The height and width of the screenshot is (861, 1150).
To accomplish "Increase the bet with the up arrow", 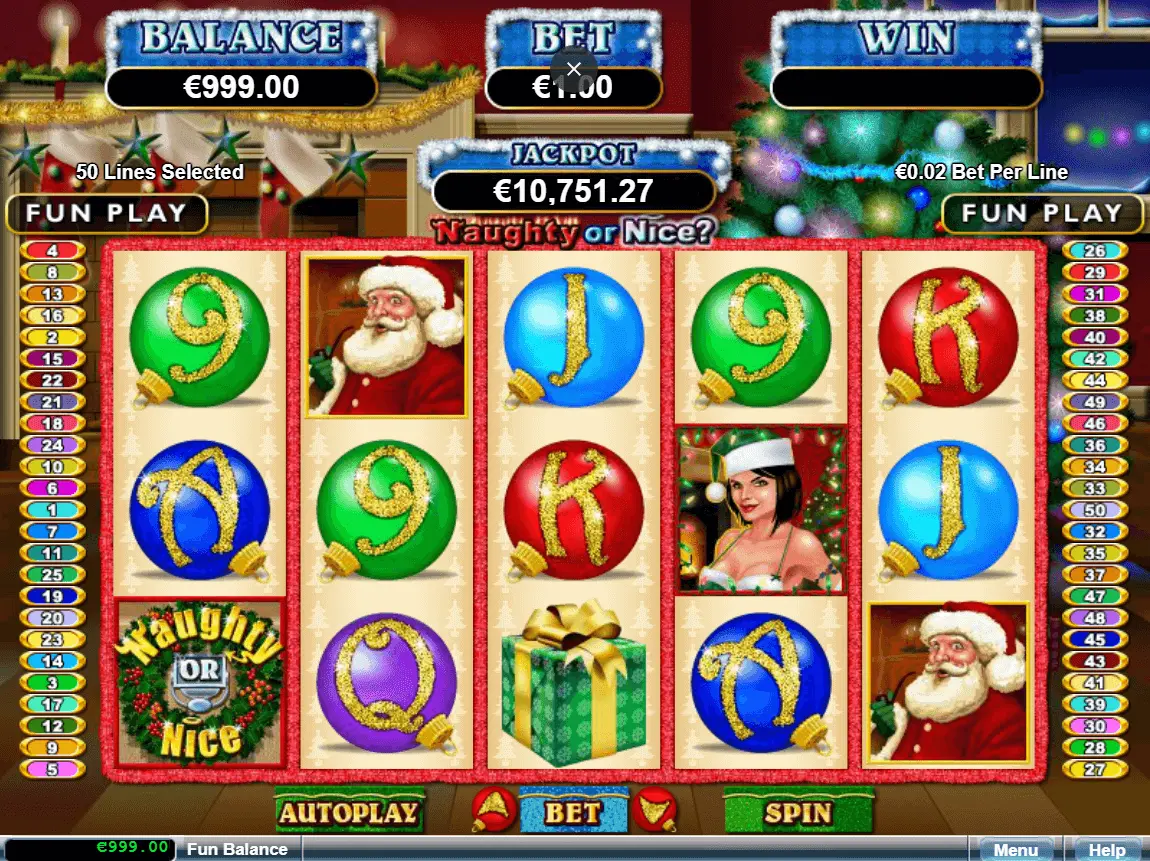I will point(493,808).
